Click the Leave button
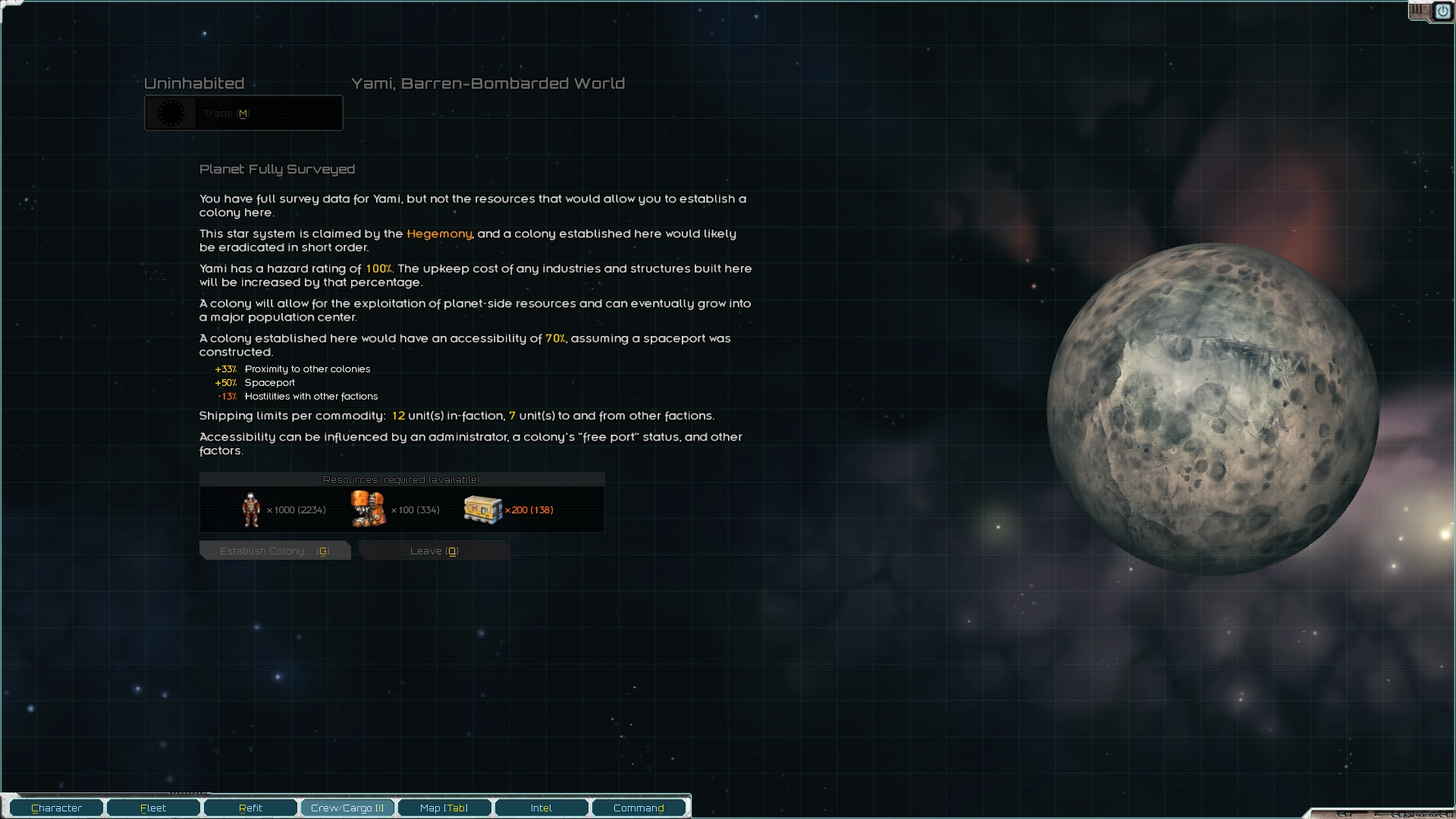The width and height of the screenshot is (1456, 819). tap(433, 551)
